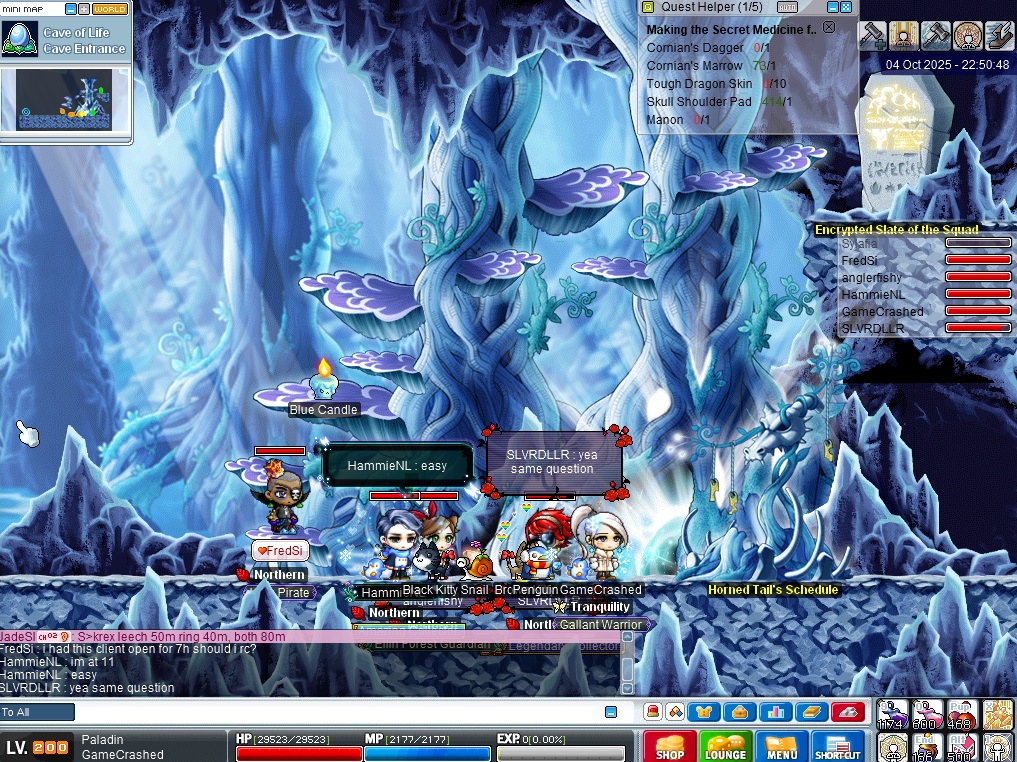Open the Cash Shop button

coord(670,747)
